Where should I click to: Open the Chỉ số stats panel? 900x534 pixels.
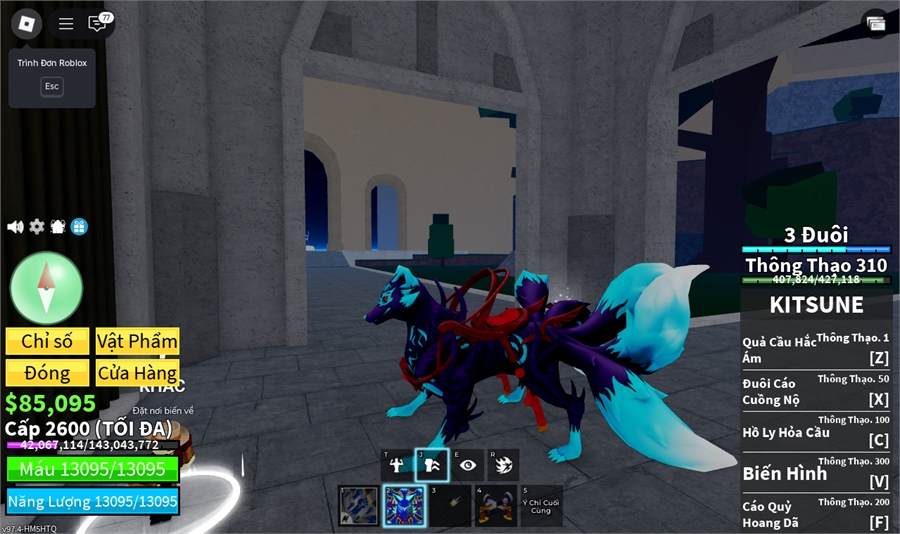click(x=47, y=341)
